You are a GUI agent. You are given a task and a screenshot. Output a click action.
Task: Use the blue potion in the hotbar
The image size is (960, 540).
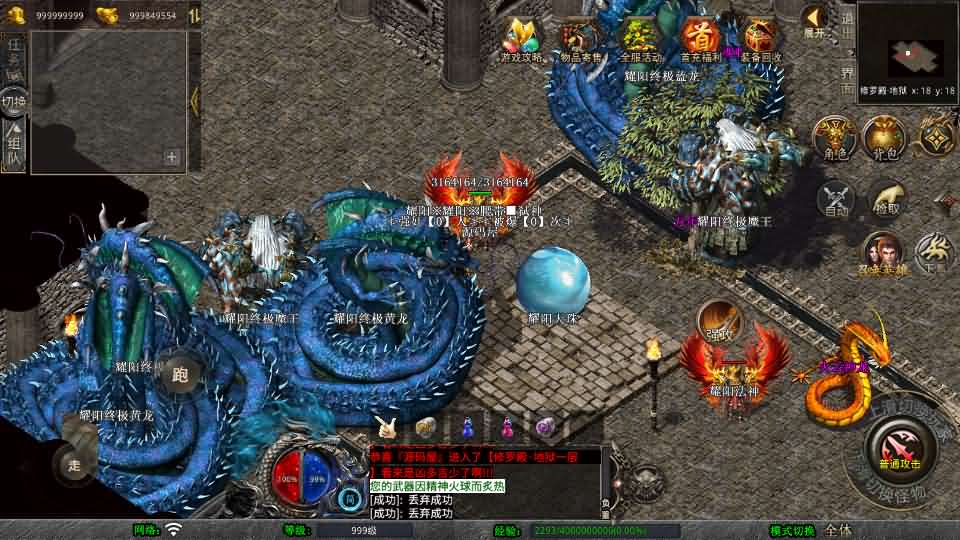coord(469,427)
